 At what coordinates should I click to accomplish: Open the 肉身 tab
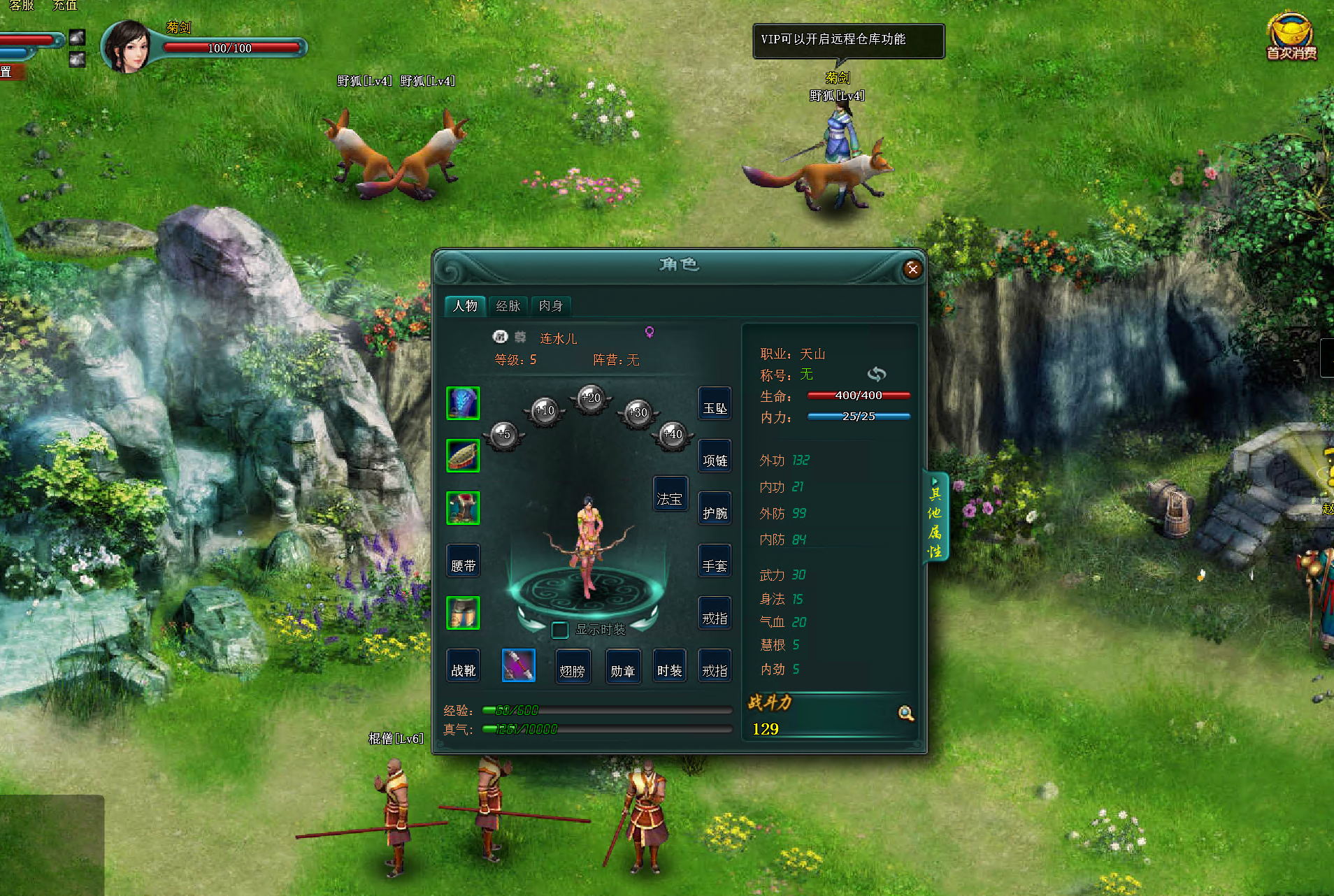(x=551, y=306)
